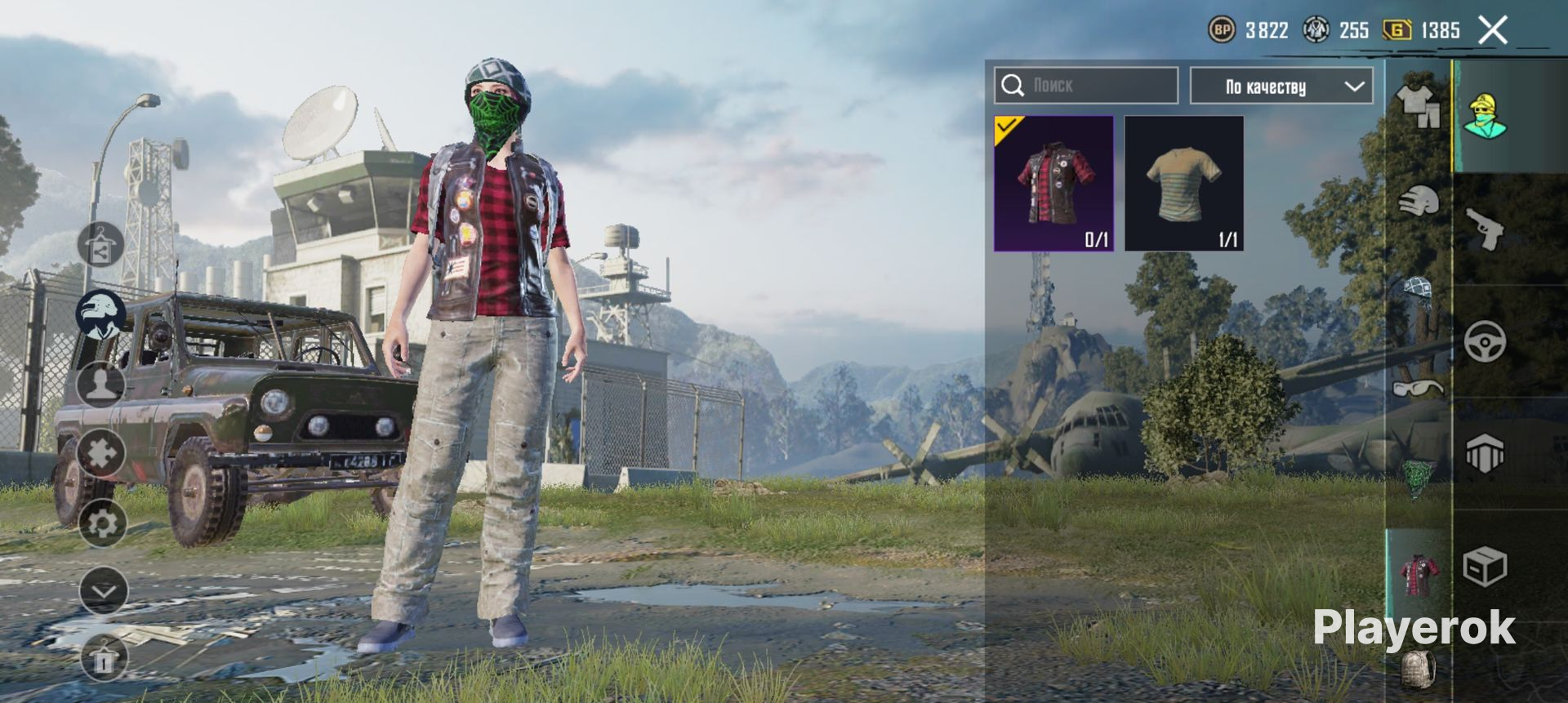Click the search field labeled Поиск
The image size is (1568, 703).
(1085, 85)
